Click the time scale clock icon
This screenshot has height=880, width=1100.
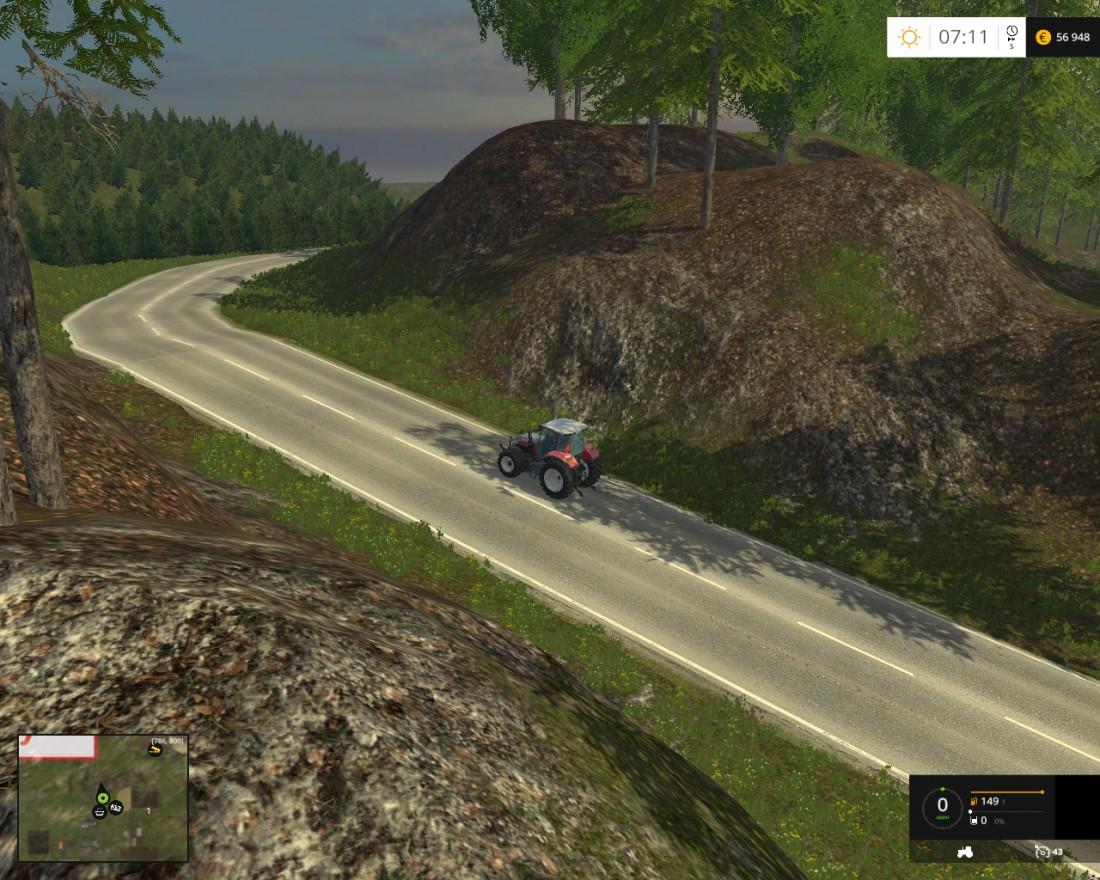pos(1012,33)
